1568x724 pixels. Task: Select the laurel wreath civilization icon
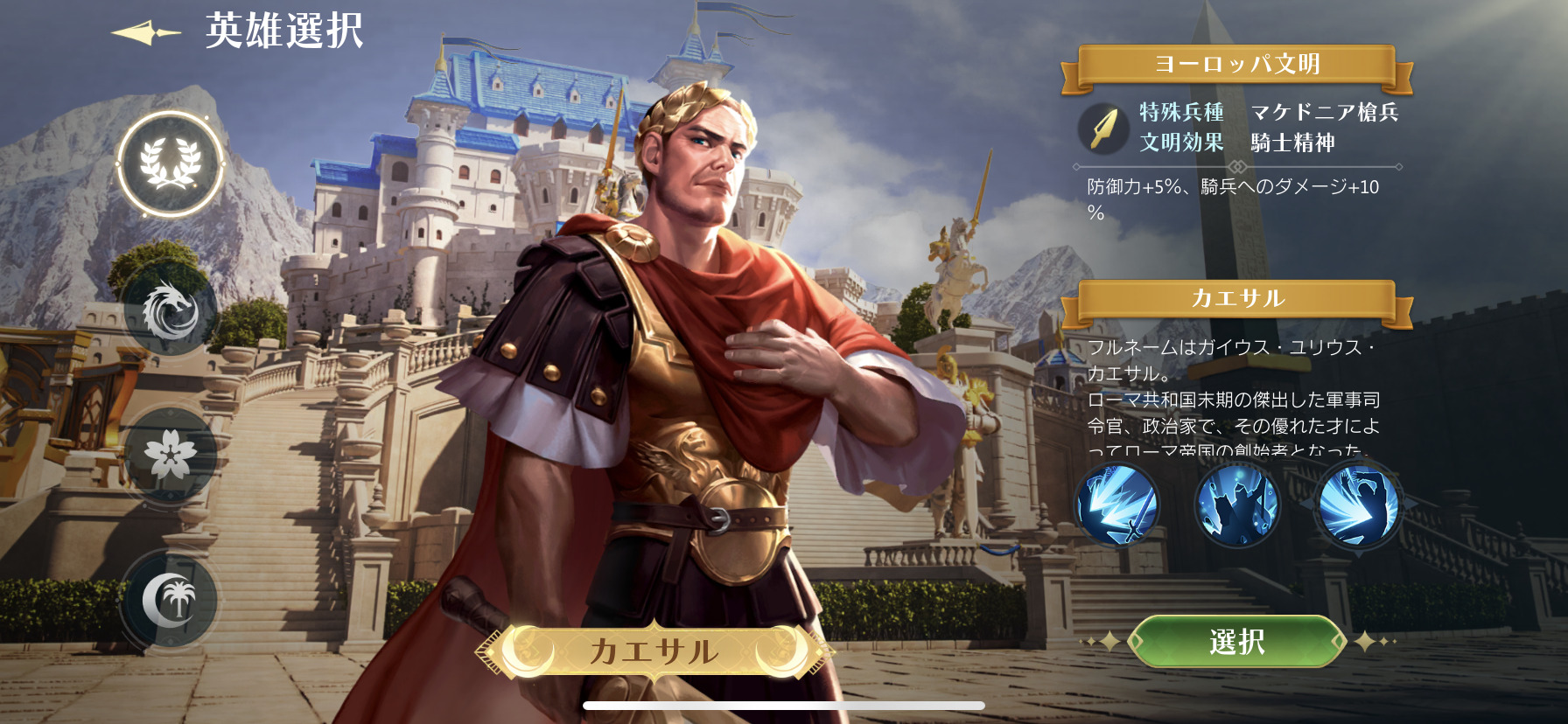pos(171,164)
